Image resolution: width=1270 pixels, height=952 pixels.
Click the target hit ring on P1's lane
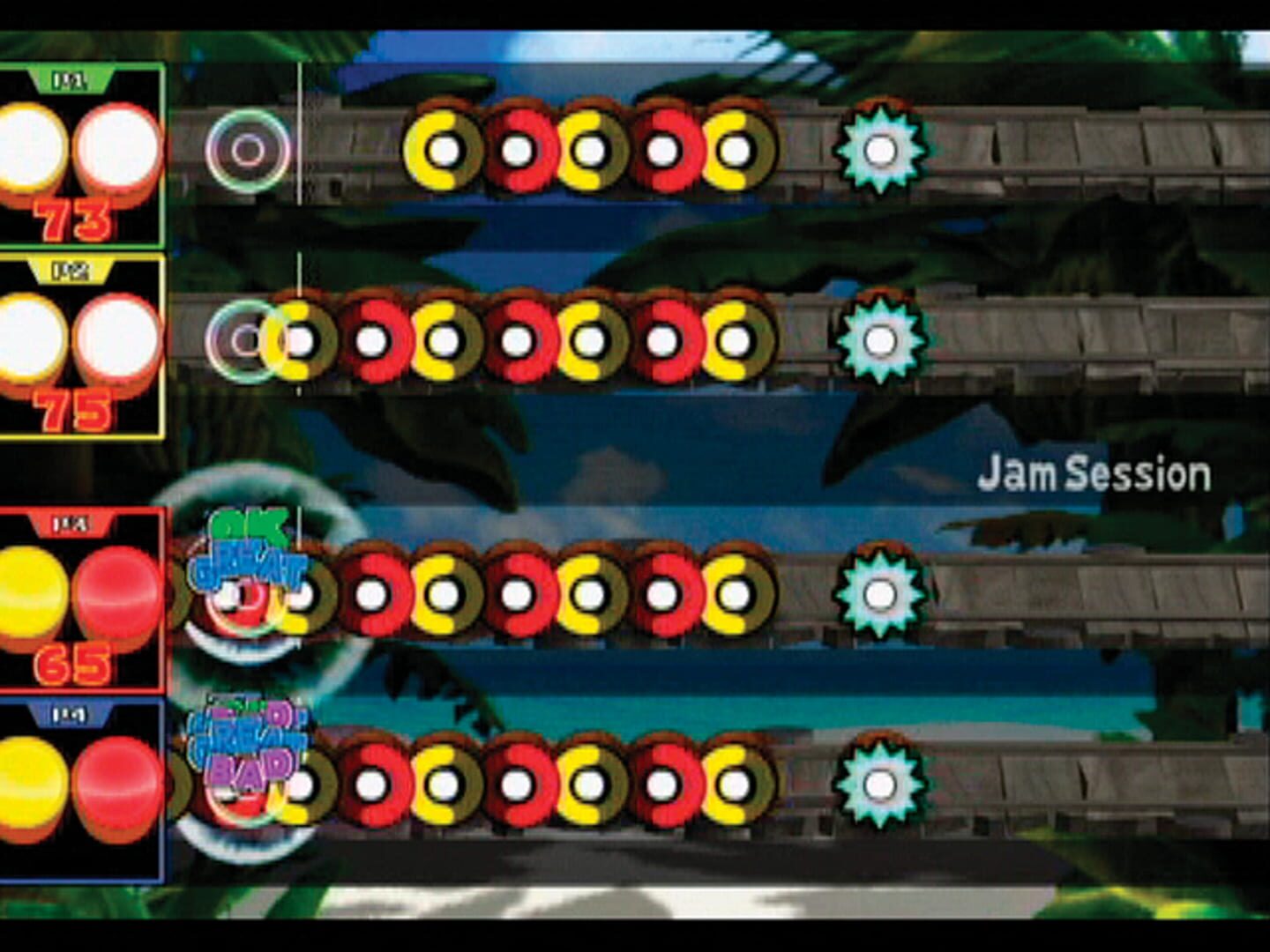click(245, 152)
